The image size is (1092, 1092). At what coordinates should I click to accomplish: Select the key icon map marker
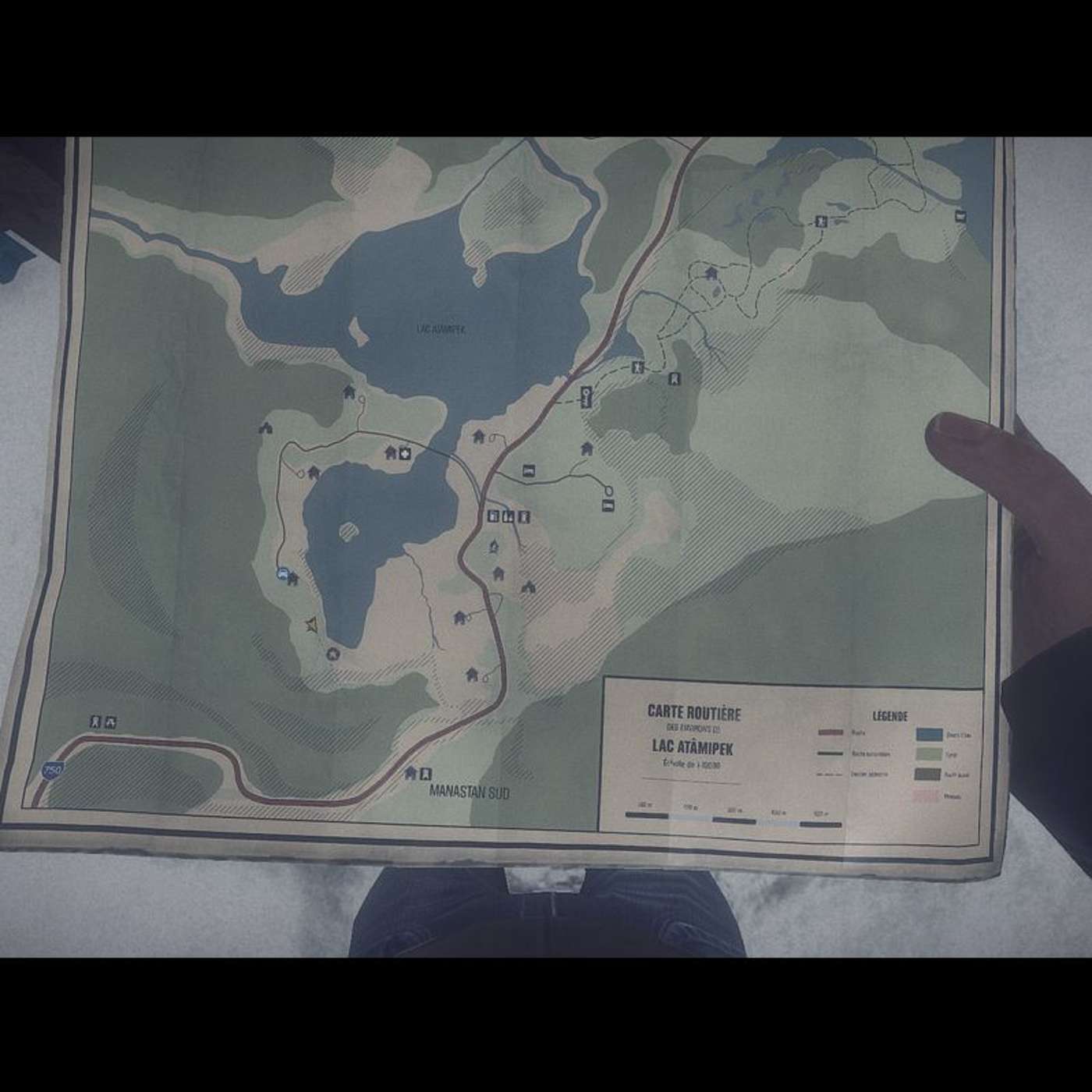click(x=587, y=395)
